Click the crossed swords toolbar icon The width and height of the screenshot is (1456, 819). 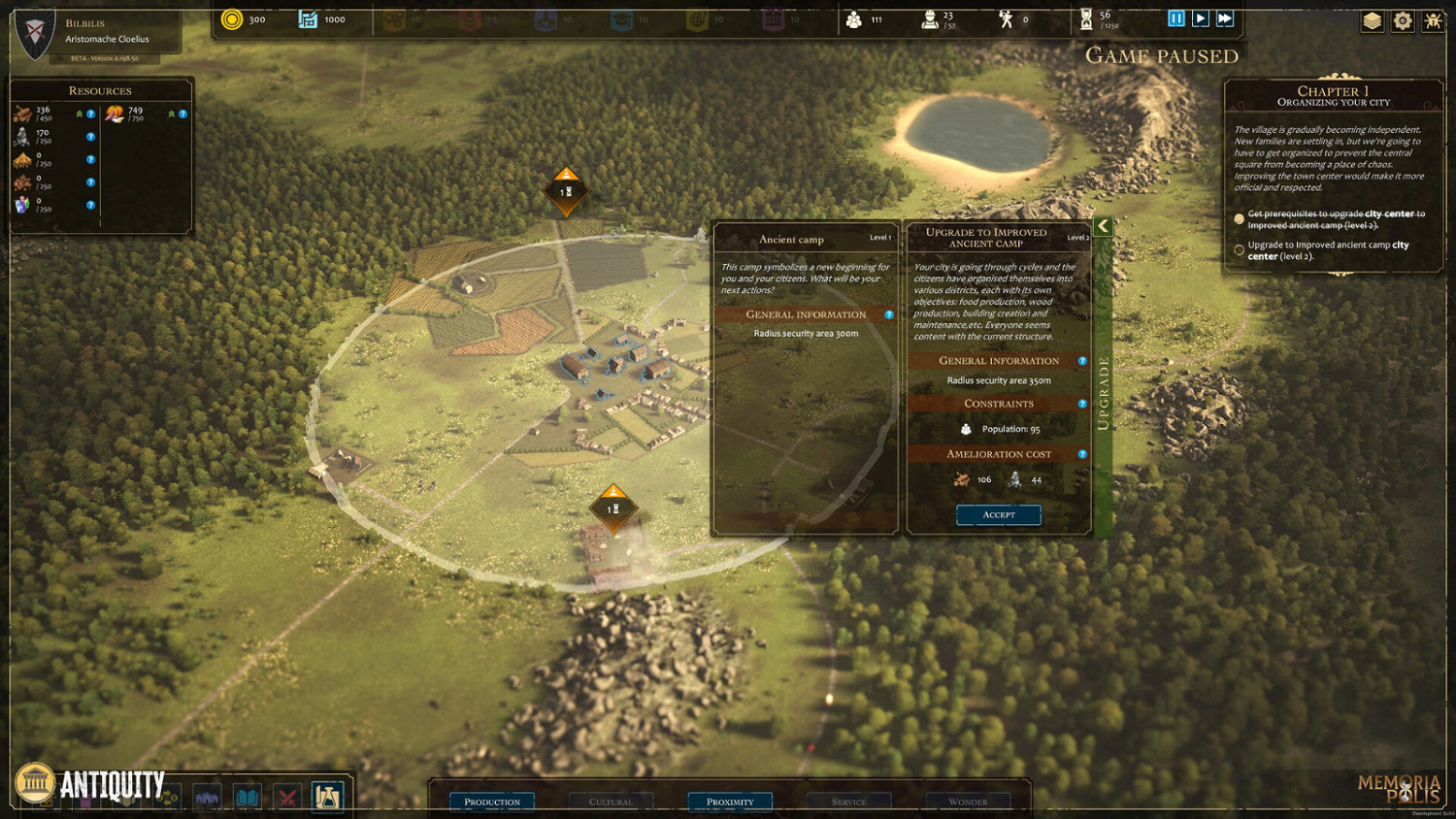[287, 799]
